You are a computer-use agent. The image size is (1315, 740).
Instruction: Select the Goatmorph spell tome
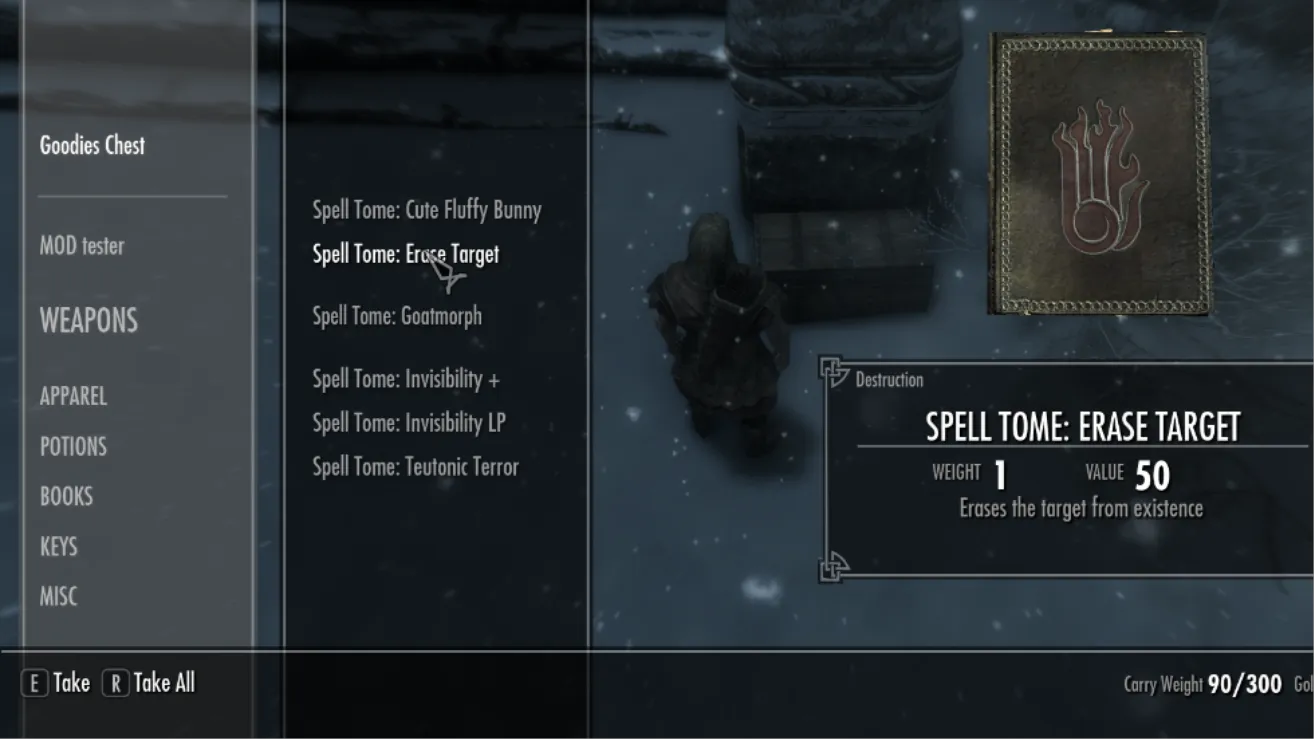pyautogui.click(x=396, y=317)
